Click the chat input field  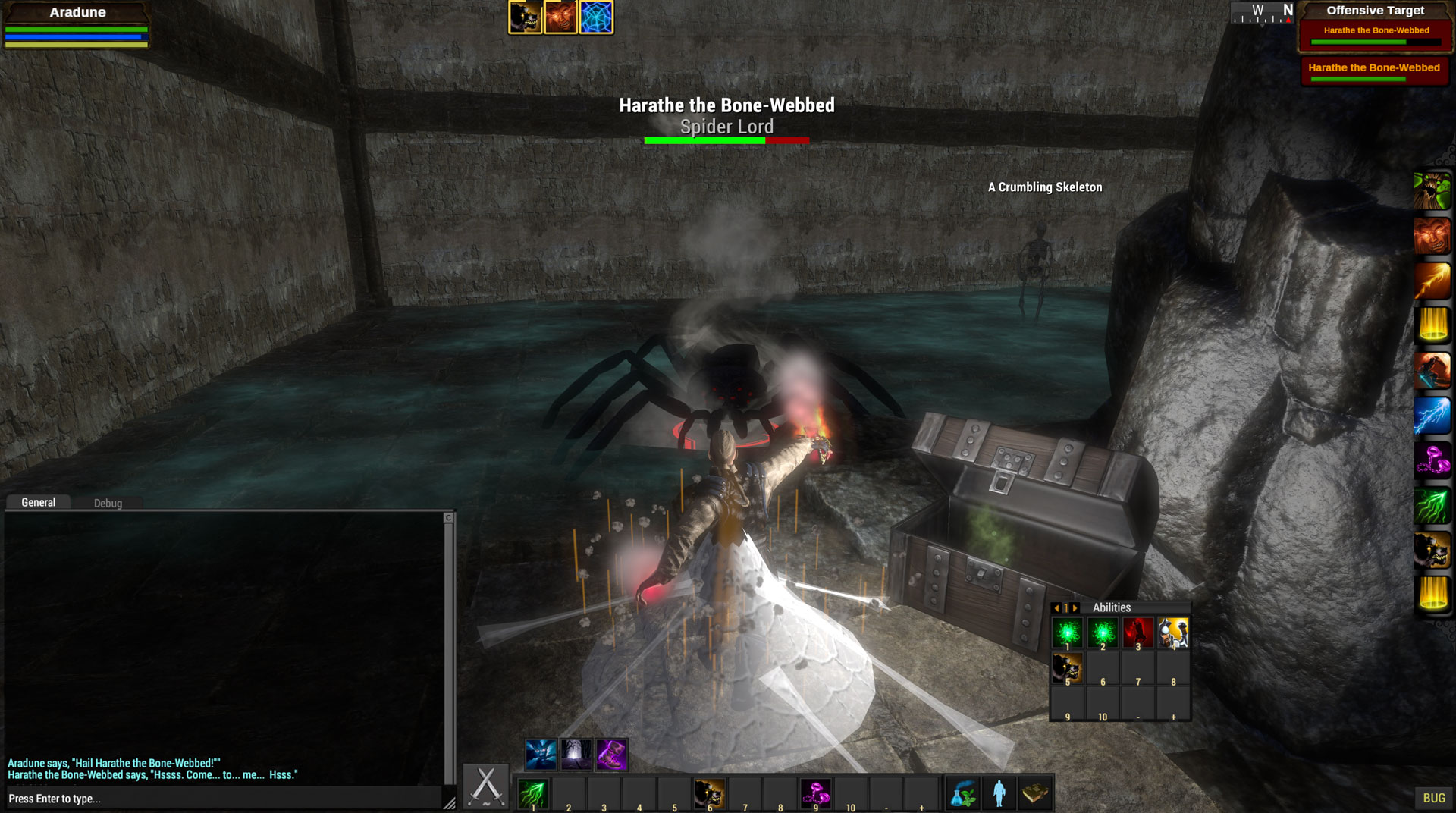(224, 799)
